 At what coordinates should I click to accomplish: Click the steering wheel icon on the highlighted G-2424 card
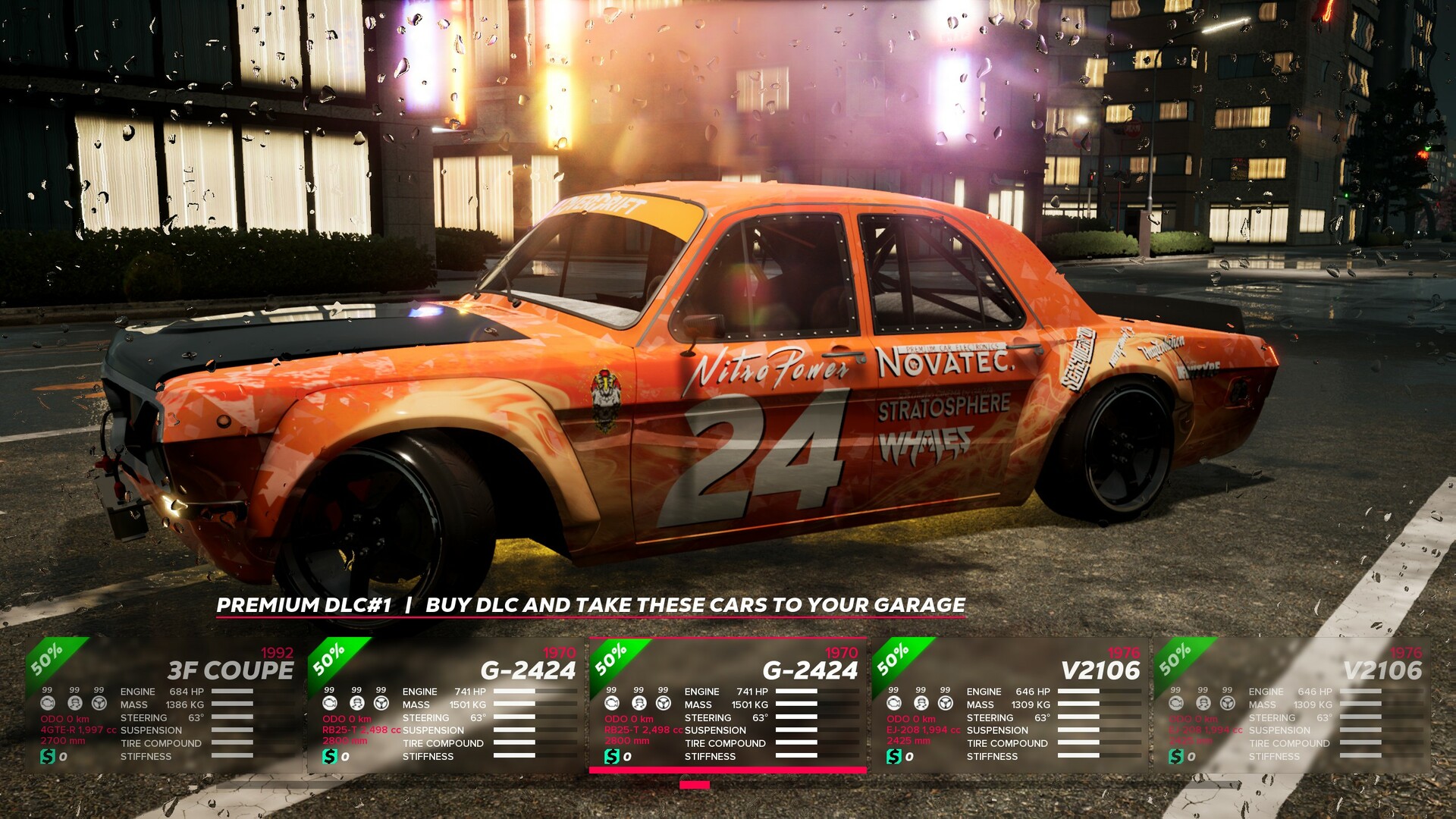[x=663, y=704]
